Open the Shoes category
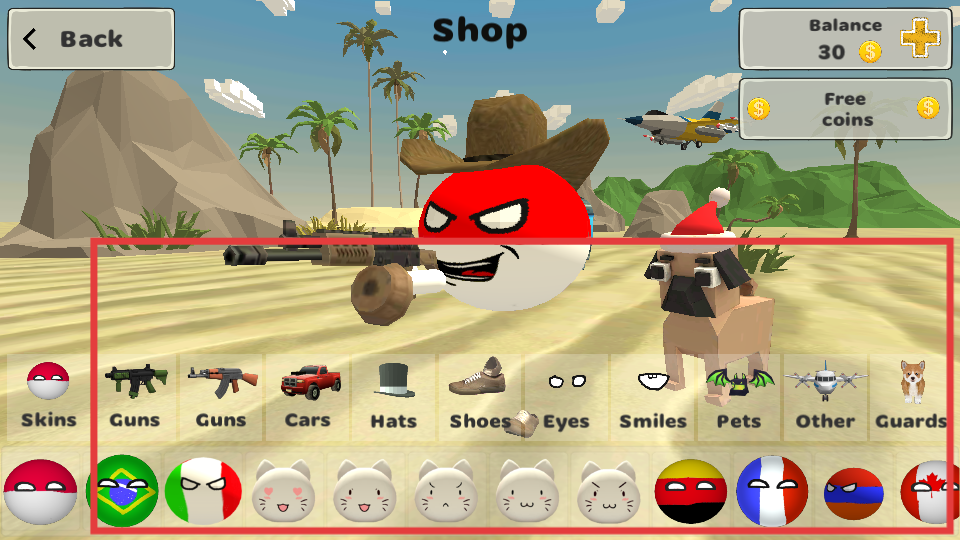Image resolution: width=960 pixels, height=540 pixels. pyautogui.click(x=480, y=397)
